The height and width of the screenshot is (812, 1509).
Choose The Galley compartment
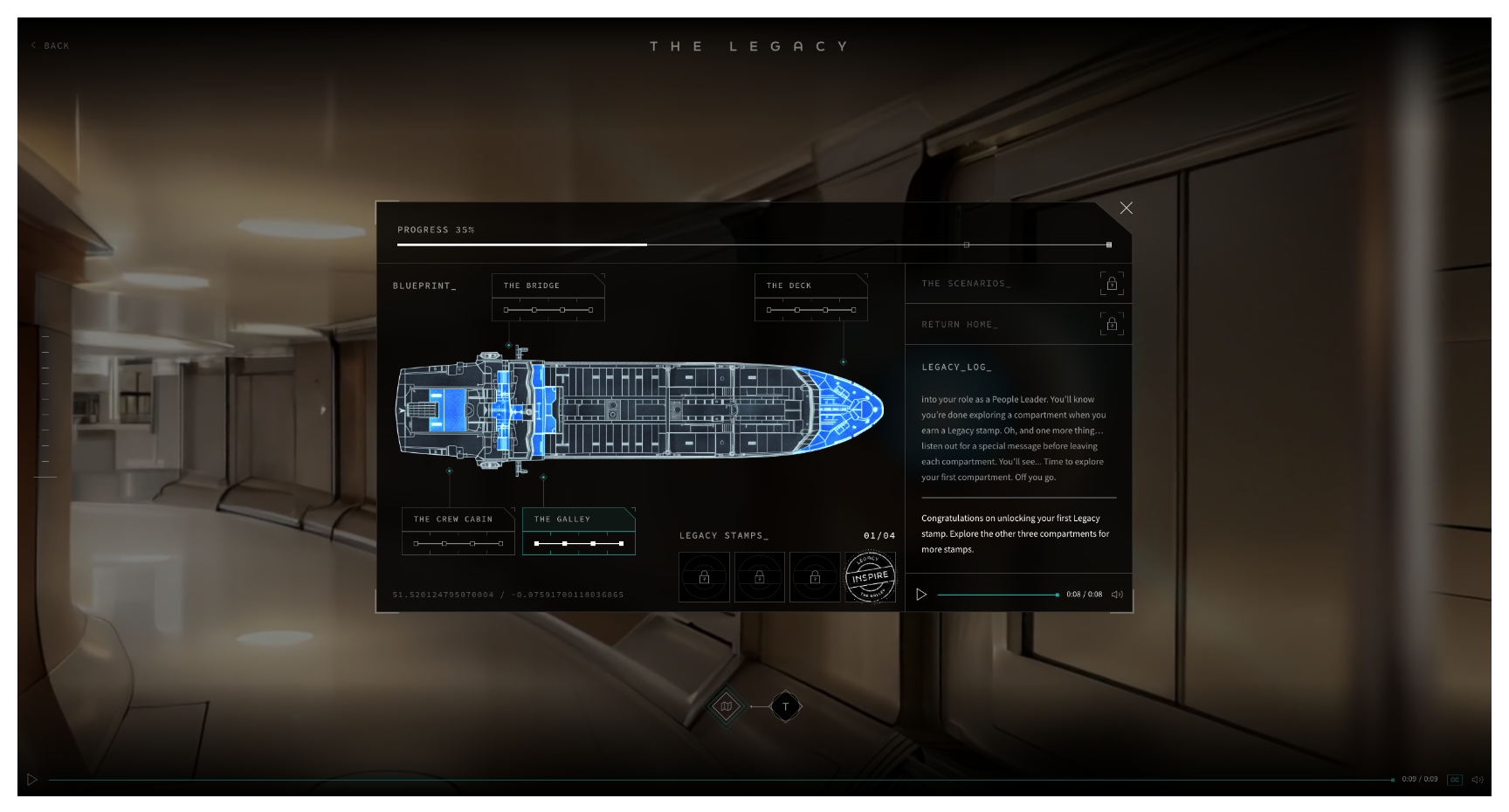tap(578, 520)
